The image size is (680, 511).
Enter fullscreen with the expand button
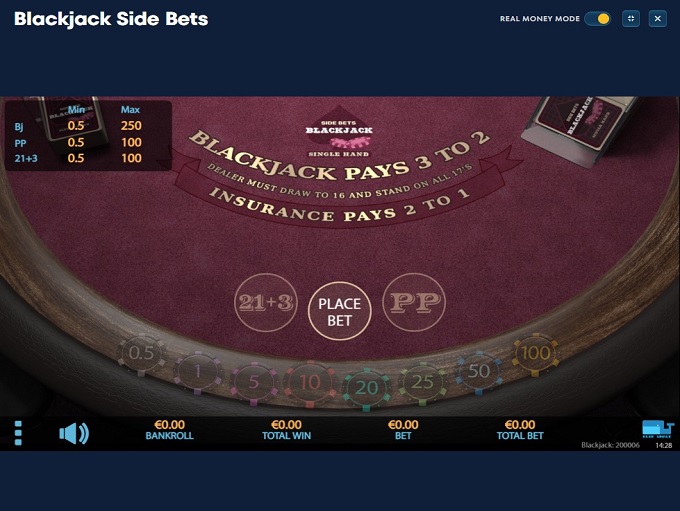pyautogui.click(x=630, y=18)
